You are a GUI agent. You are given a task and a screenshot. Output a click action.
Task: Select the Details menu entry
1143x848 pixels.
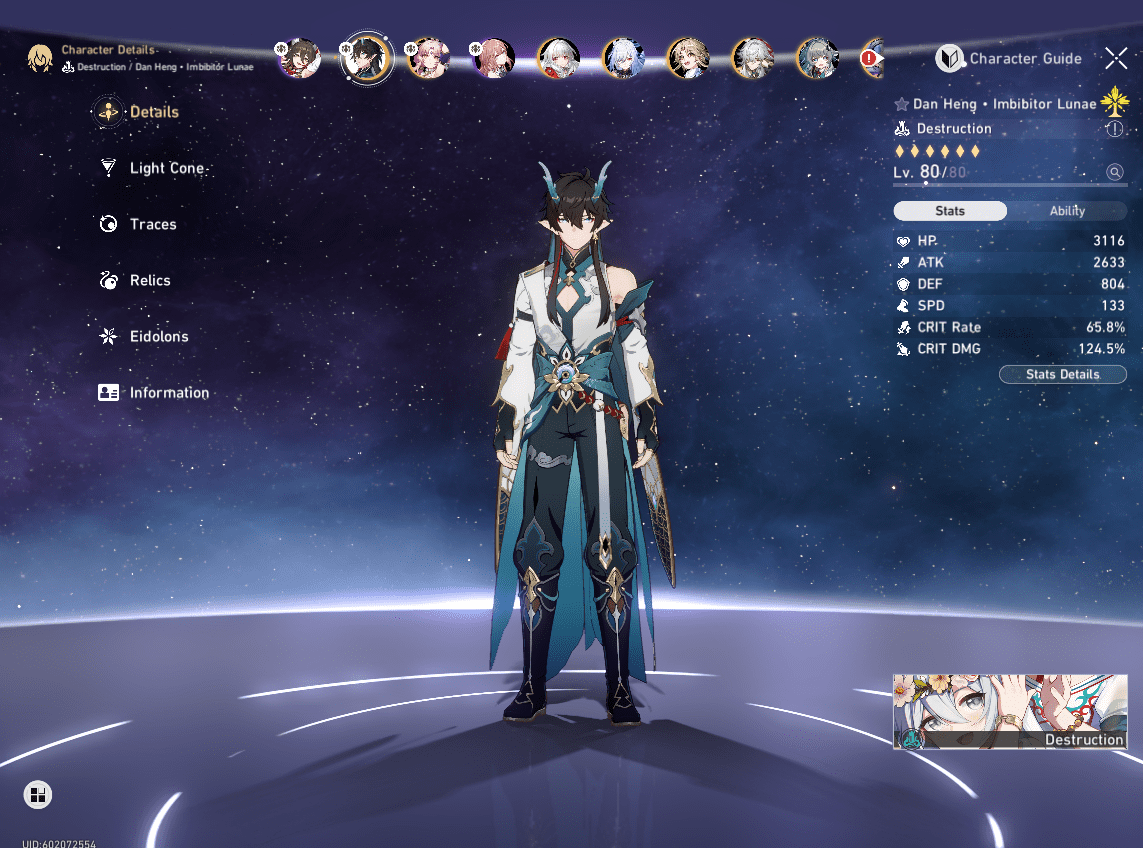pyautogui.click(x=153, y=113)
